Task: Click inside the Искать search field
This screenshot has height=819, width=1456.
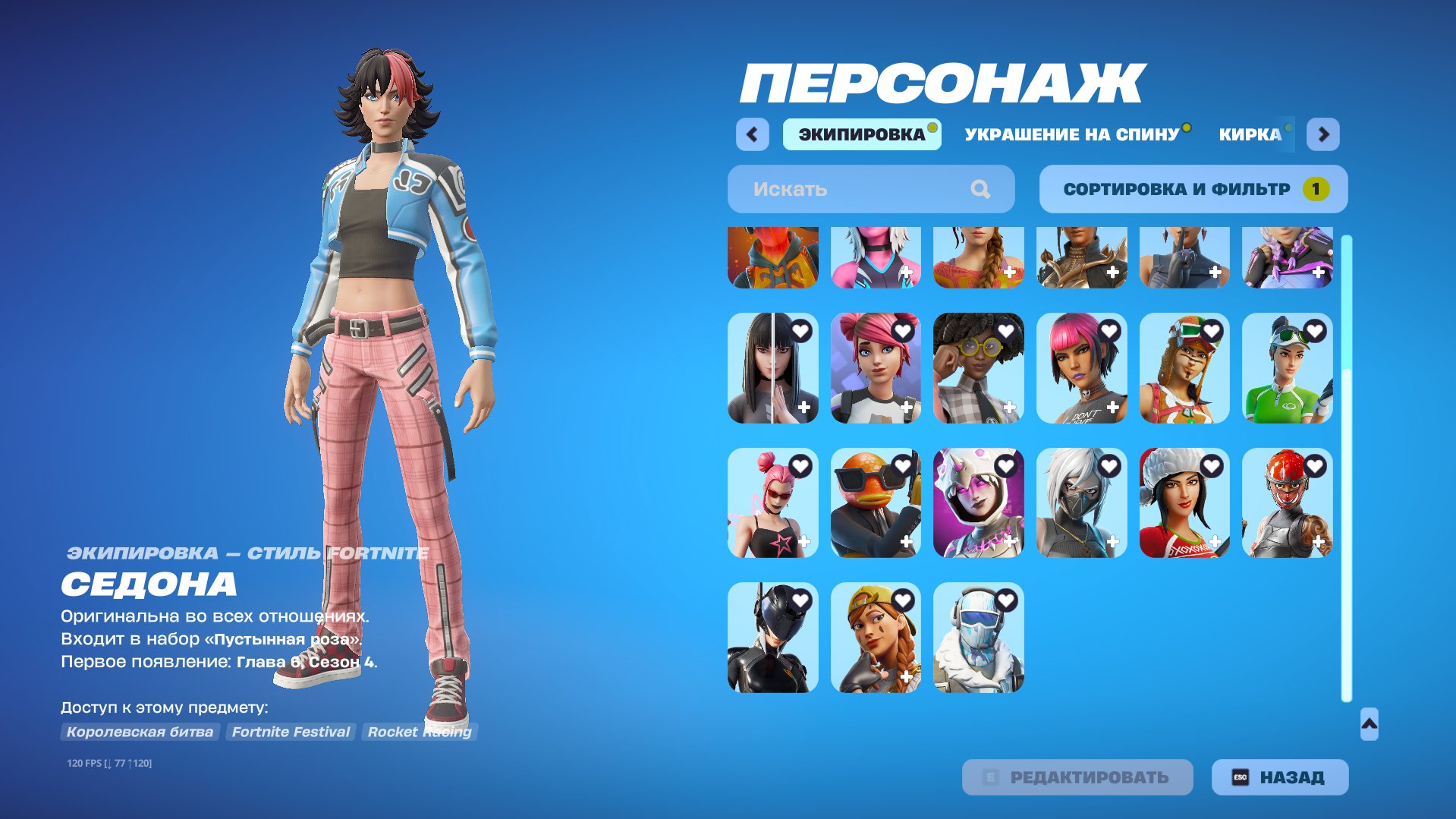Action: click(x=835, y=189)
